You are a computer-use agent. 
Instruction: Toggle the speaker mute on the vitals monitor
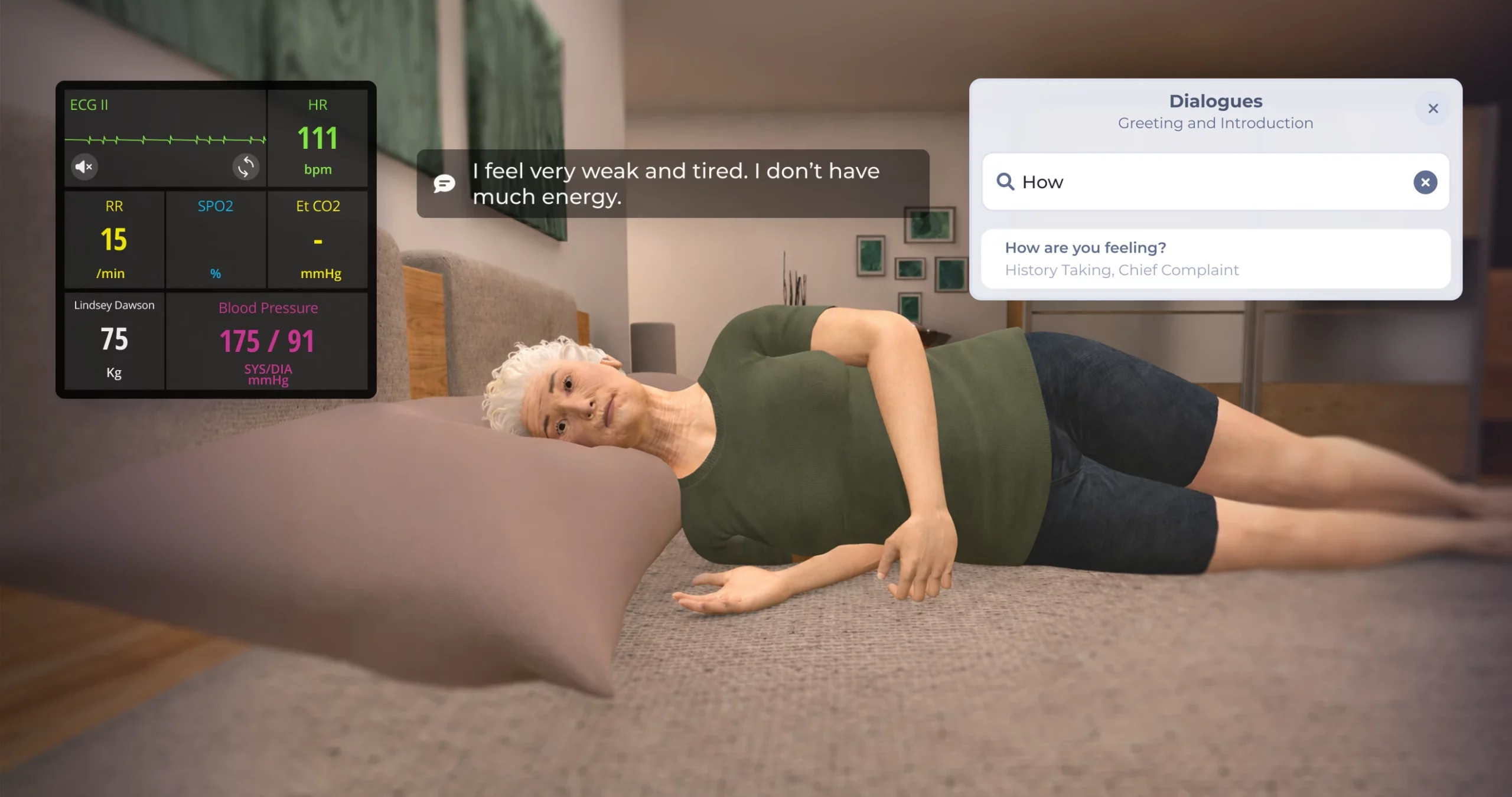click(x=84, y=167)
